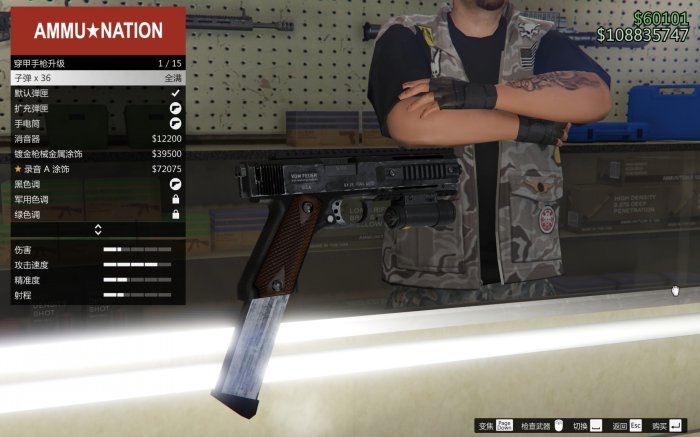Image resolution: width=700 pixels, height=437 pixels.
Task: Select the 扩充弹匣 extended clip entry
Action: pos(97,108)
